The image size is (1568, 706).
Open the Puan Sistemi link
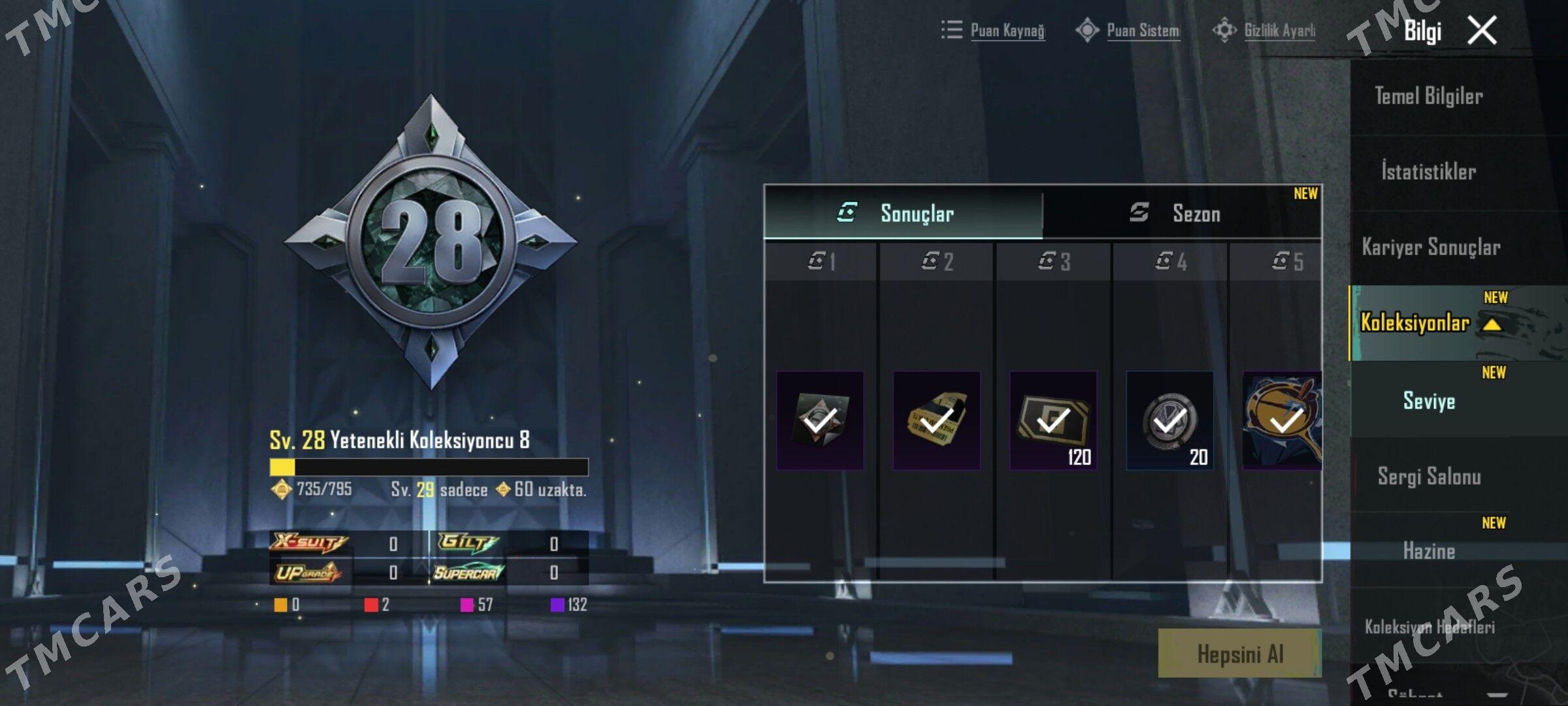tap(1143, 31)
